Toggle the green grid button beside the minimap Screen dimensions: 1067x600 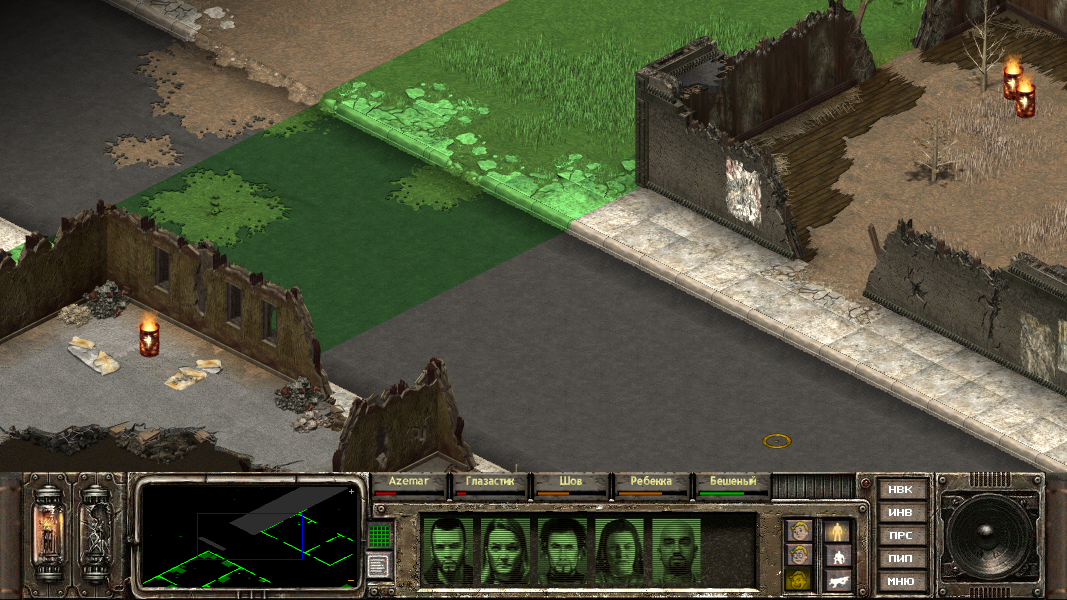pyautogui.click(x=379, y=536)
